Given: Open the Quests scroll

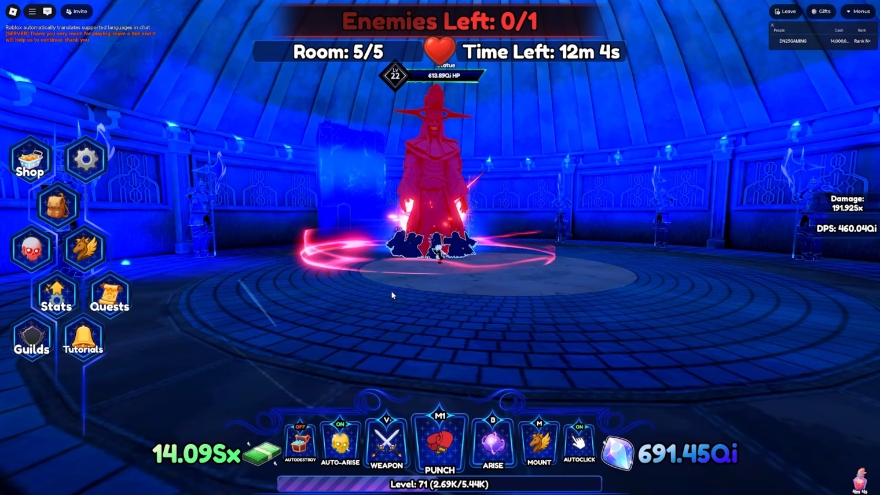Looking at the screenshot, I should pos(109,295).
